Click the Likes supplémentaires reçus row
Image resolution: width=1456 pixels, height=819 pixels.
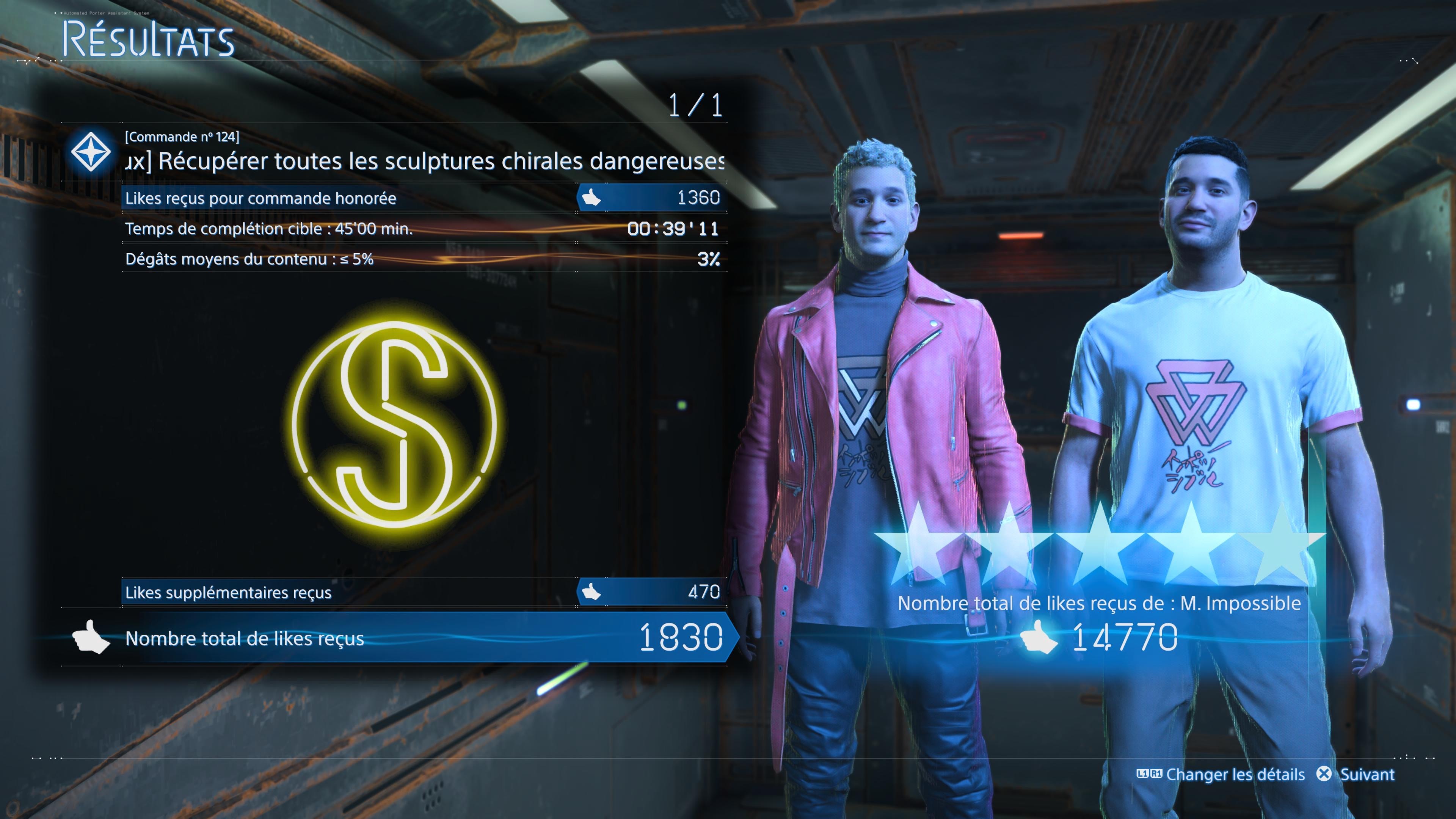coord(423,592)
